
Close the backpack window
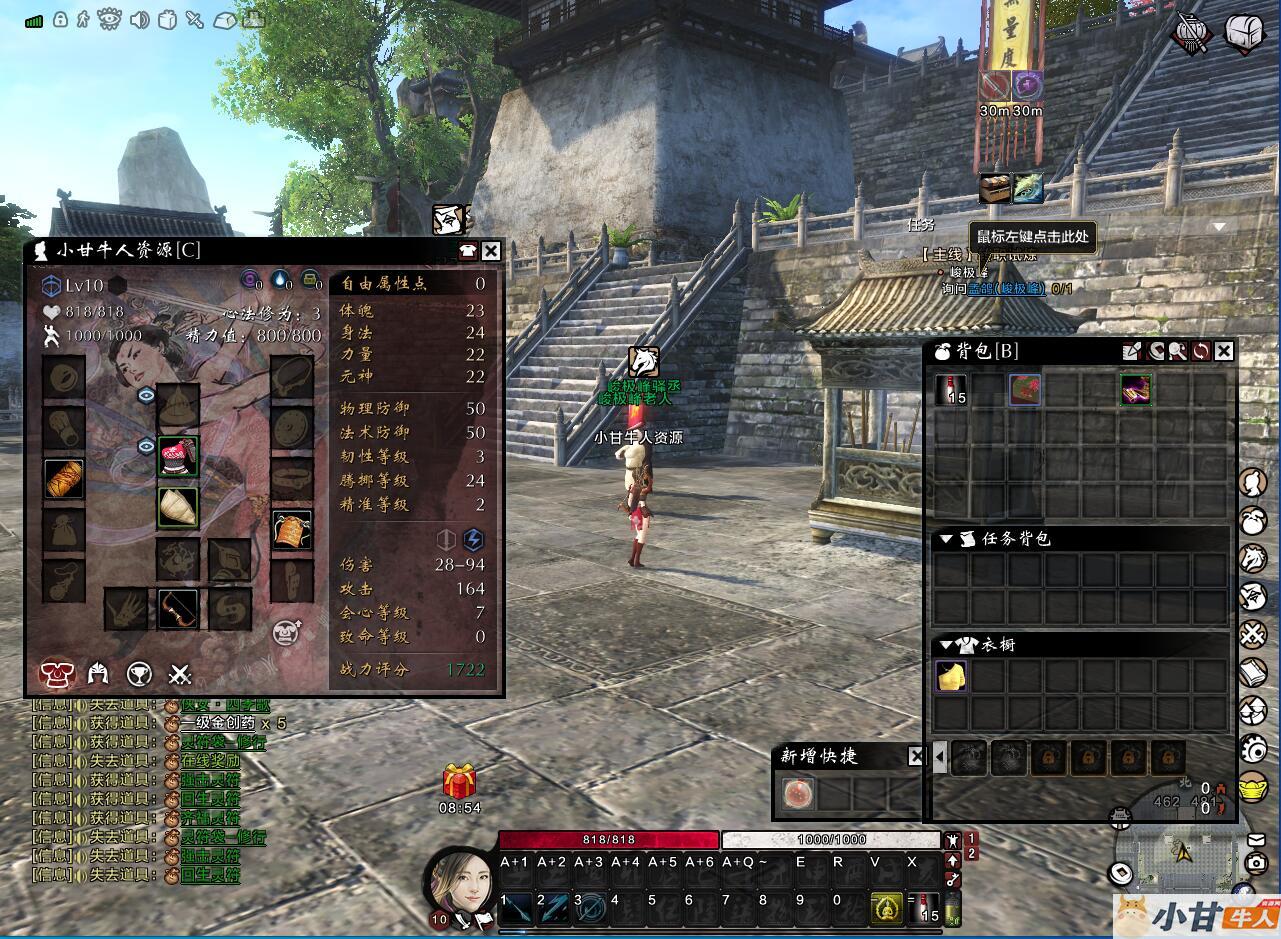[x=1224, y=351]
